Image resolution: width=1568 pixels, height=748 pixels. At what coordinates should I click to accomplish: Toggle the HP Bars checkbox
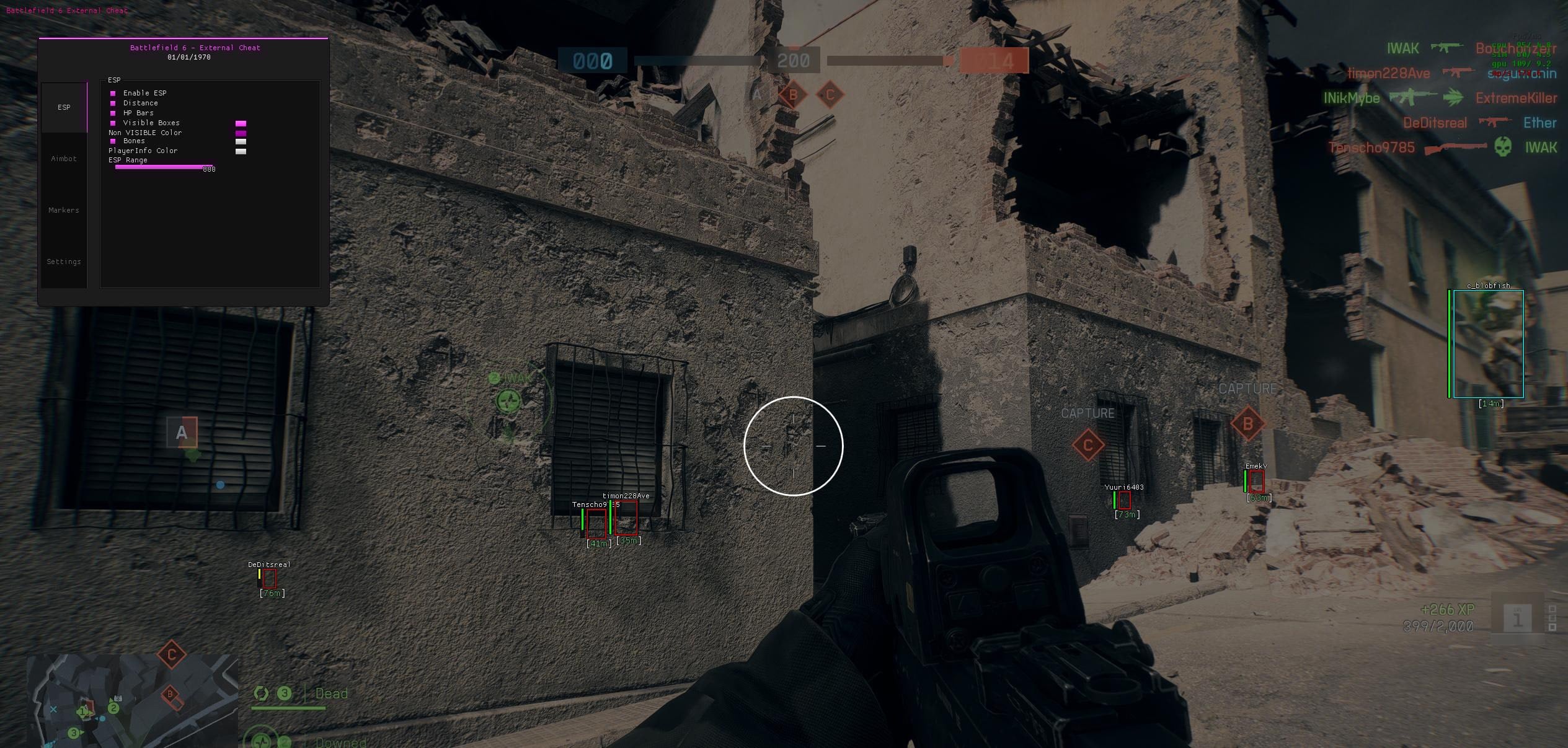pyautogui.click(x=113, y=113)
